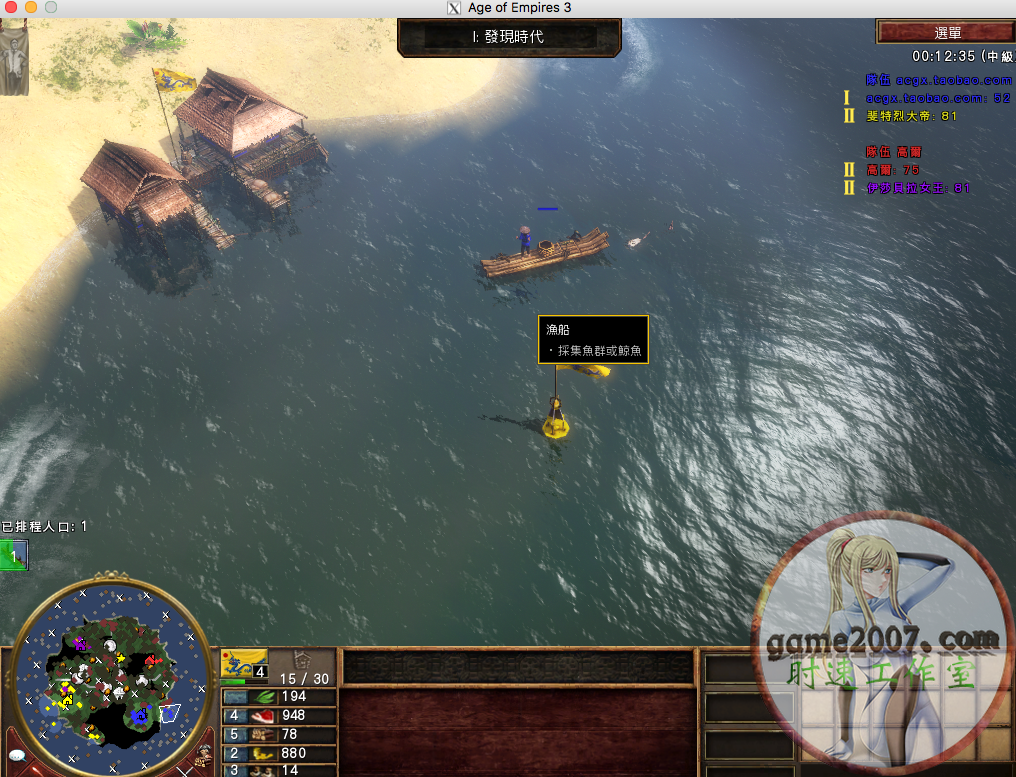Image resolution: width=1016 pixels, height=777 pixels.
Task: Select the food resource row showing 948
Action: click(x=278, y=716)
